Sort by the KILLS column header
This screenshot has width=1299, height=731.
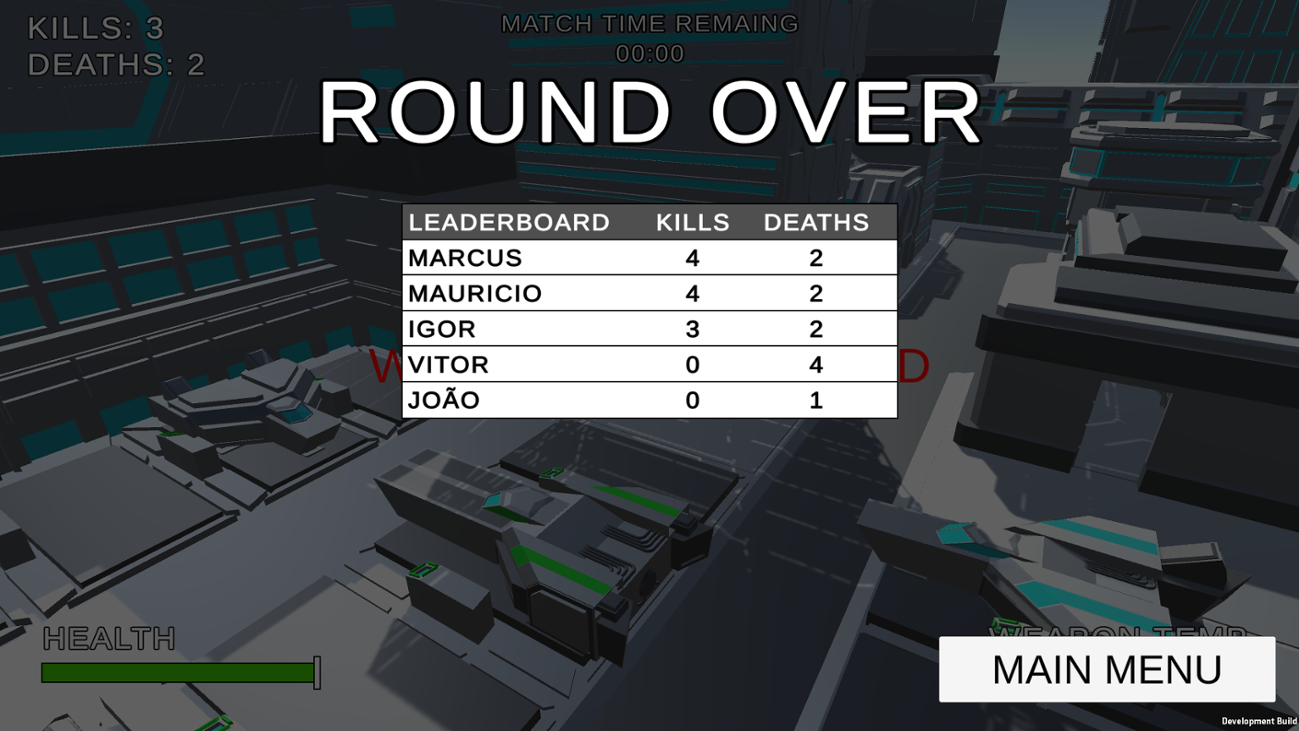(692, 222)
